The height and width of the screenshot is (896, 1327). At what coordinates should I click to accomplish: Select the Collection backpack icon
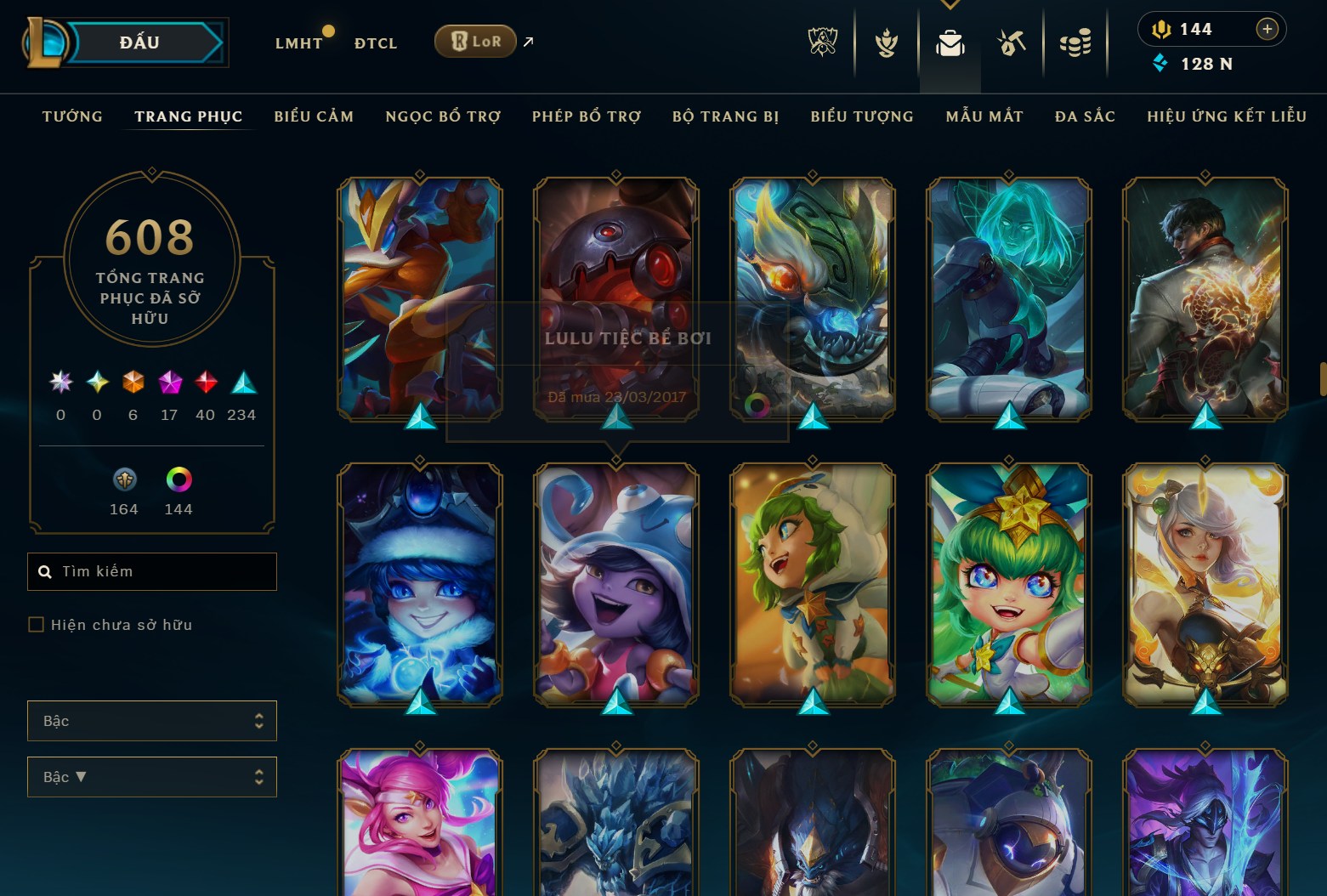pyautogui.click(x=950, y=42)
